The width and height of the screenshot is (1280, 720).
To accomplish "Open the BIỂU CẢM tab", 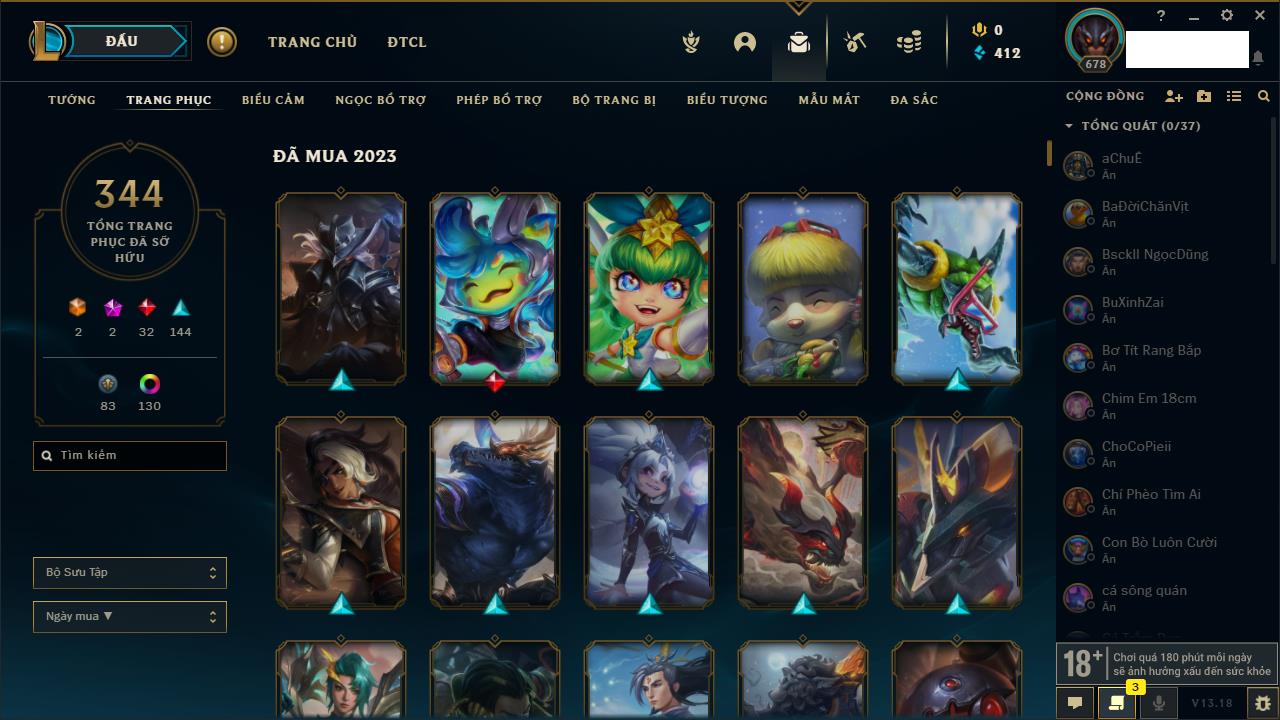I will (x=273, y=100).
